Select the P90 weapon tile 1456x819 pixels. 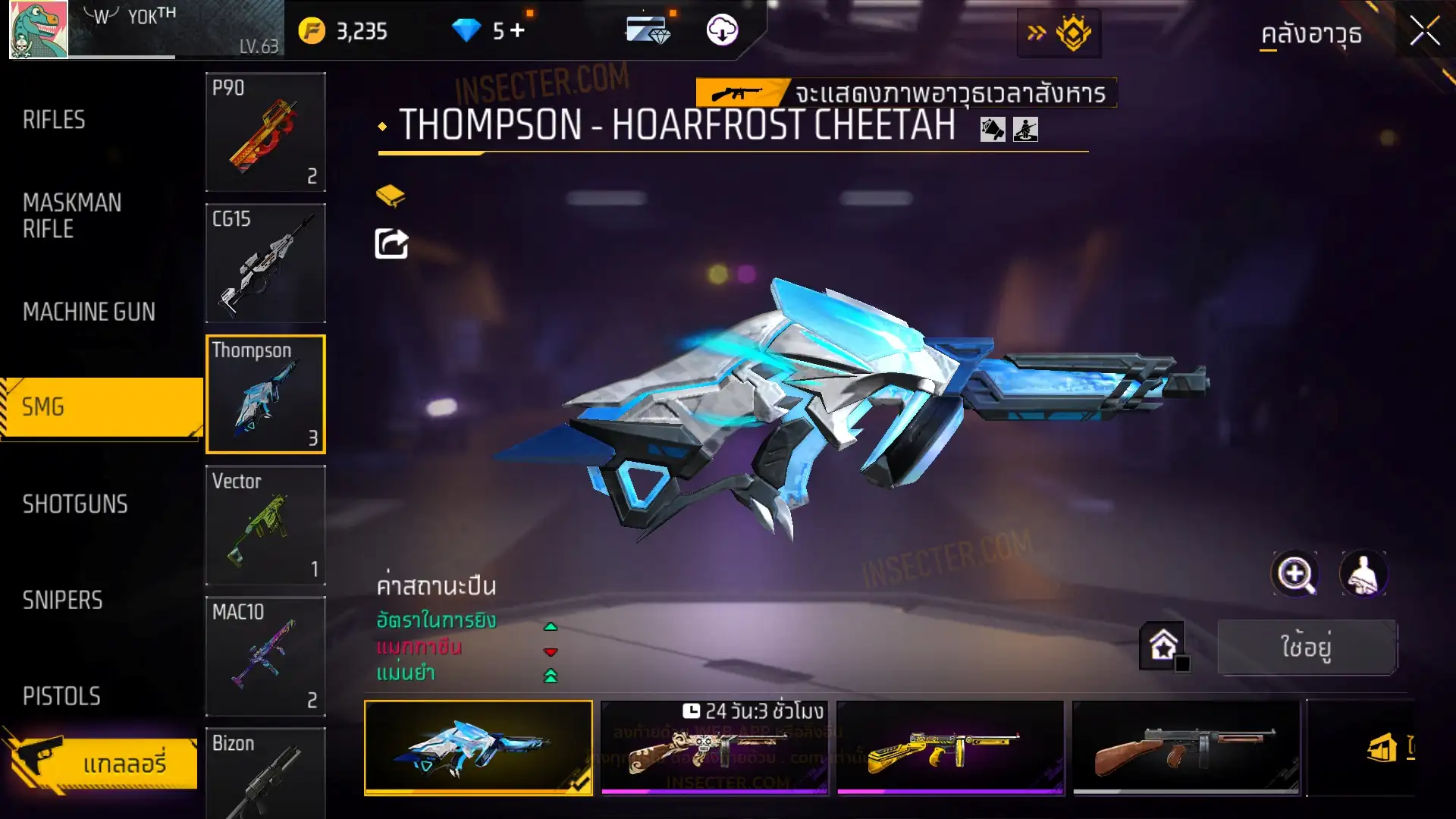coord(265,132)
